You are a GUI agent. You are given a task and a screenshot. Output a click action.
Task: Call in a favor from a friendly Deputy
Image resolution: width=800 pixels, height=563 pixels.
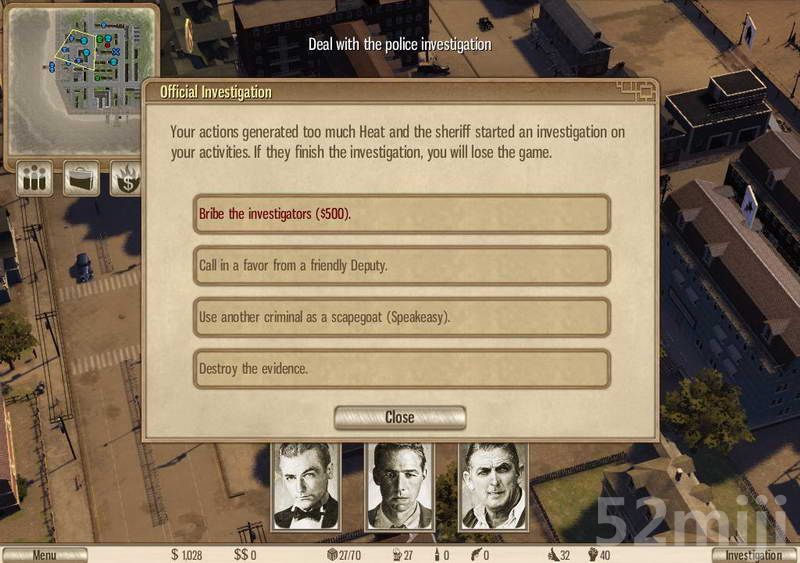401,266
